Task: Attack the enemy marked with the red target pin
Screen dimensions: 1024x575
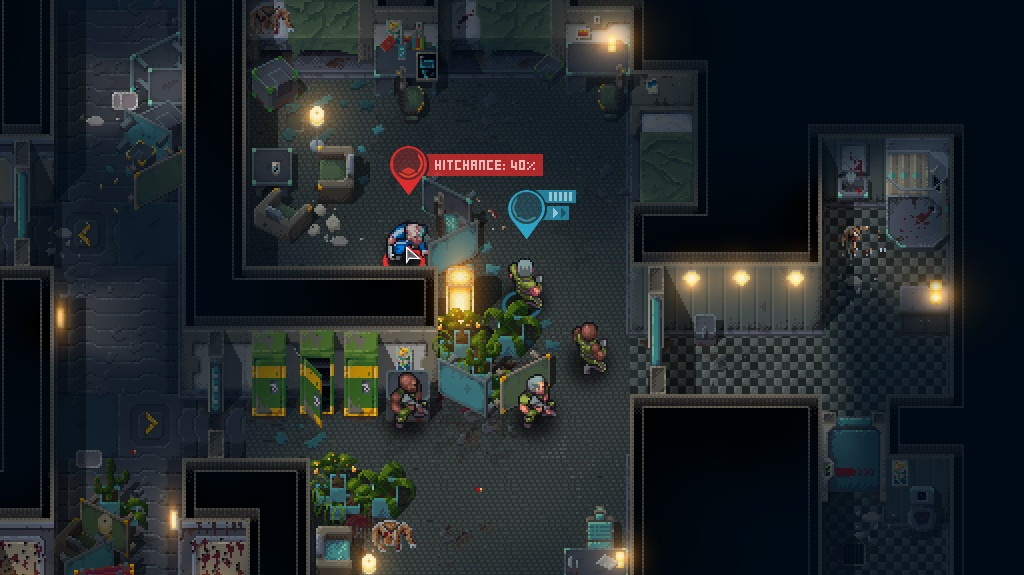Action: pyautogui.click(x=407, y=244)
